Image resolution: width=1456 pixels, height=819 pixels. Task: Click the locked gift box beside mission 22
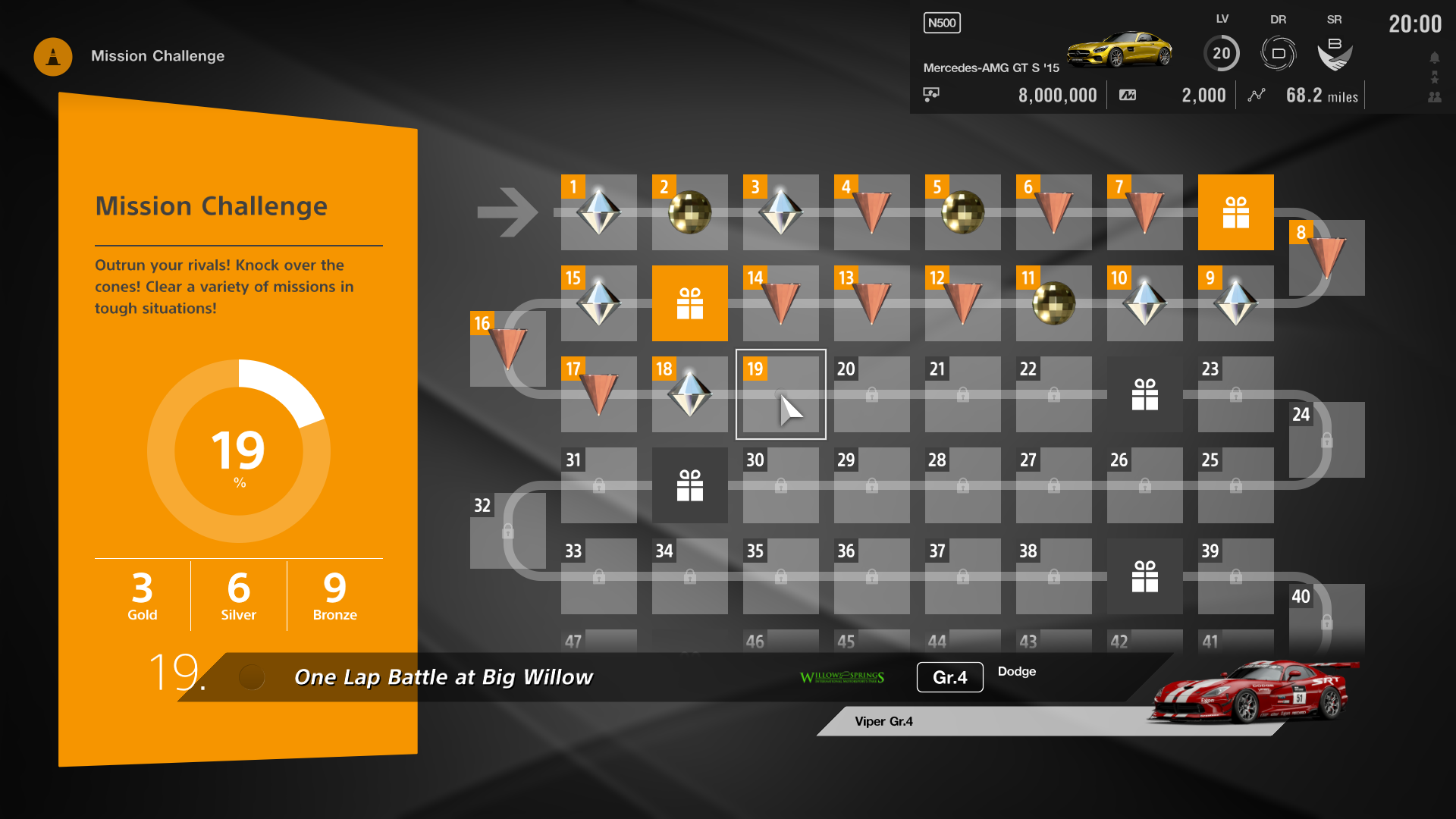coord(1145,394)
